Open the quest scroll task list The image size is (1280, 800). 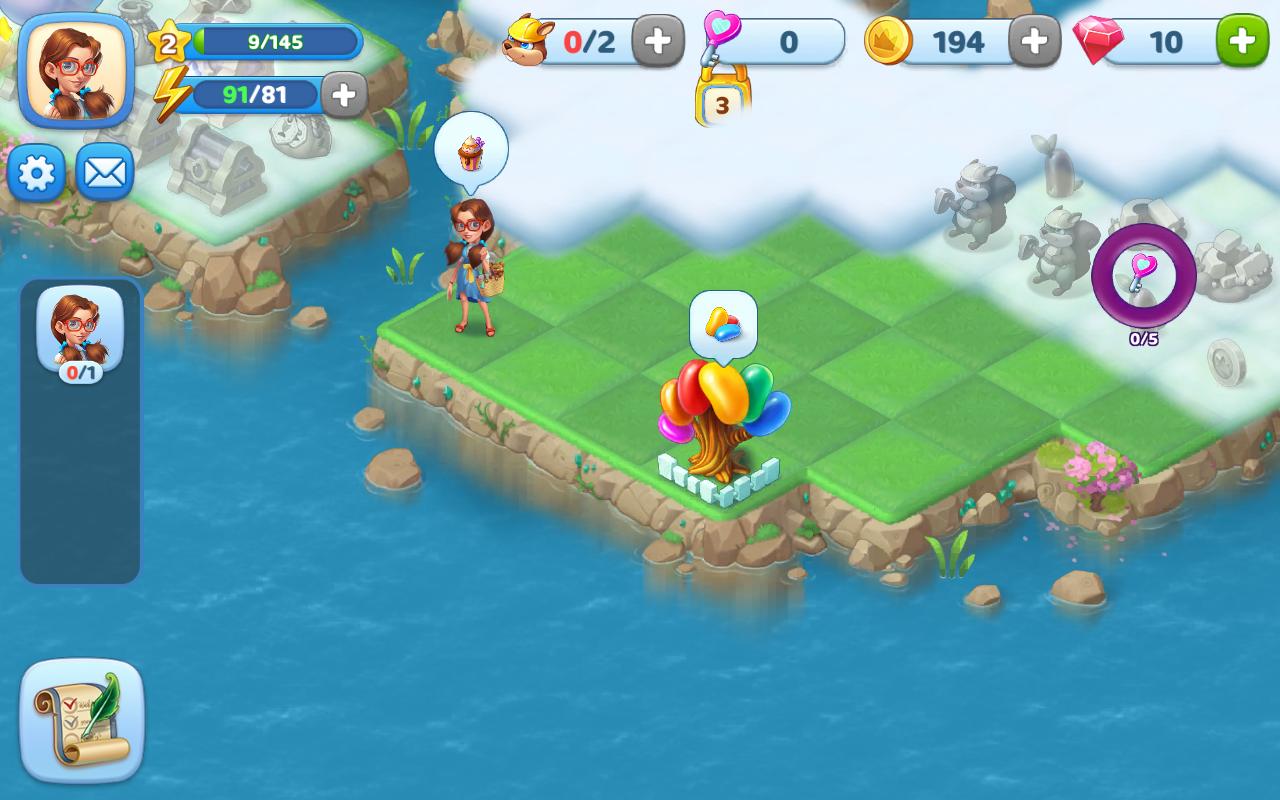click(x=82, y=720)
